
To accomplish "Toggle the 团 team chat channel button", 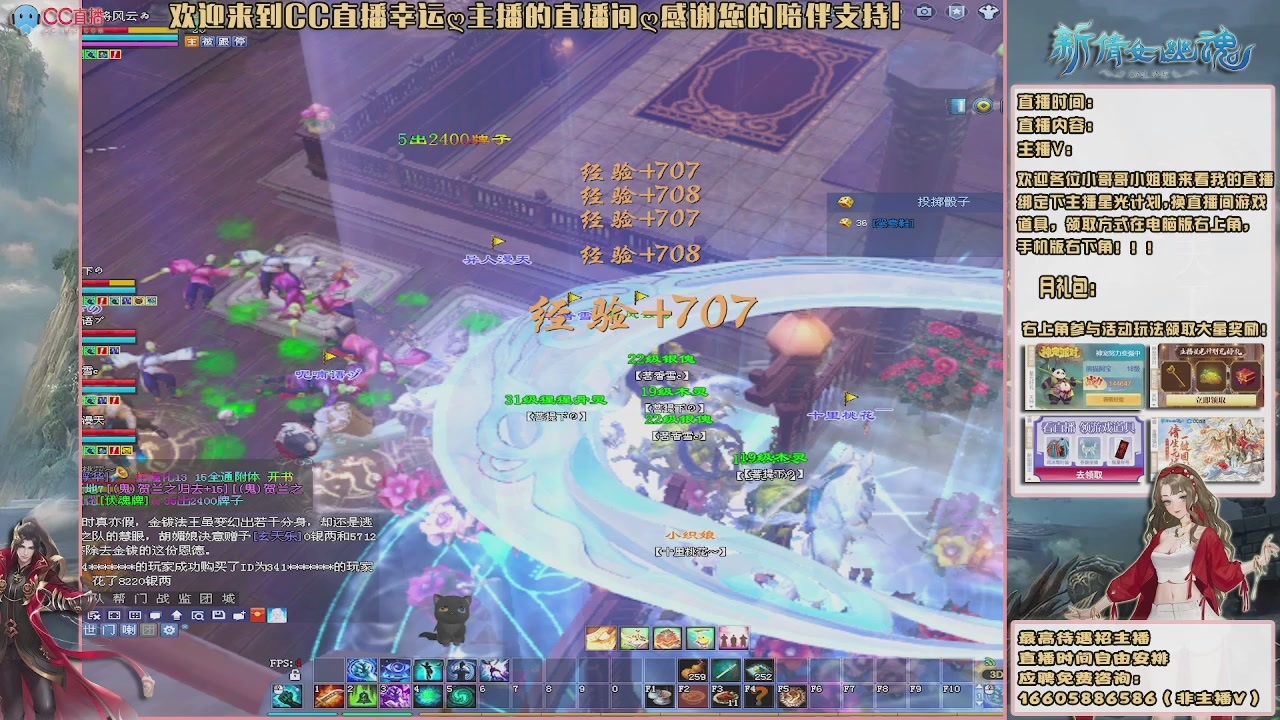I will pyautogui.click(x=148, y=630).
